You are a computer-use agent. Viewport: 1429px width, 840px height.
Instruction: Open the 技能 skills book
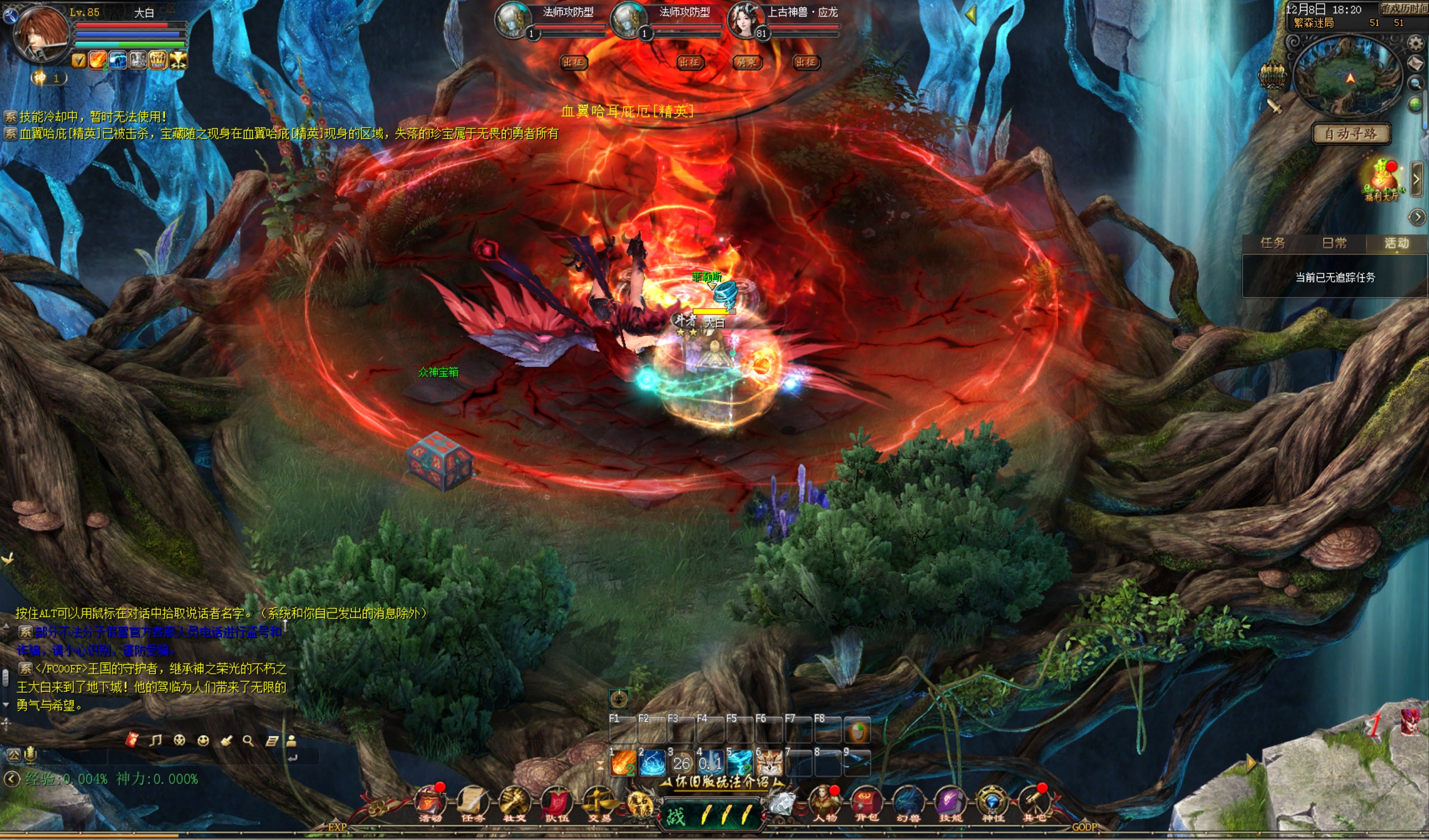tap(950, 803)
